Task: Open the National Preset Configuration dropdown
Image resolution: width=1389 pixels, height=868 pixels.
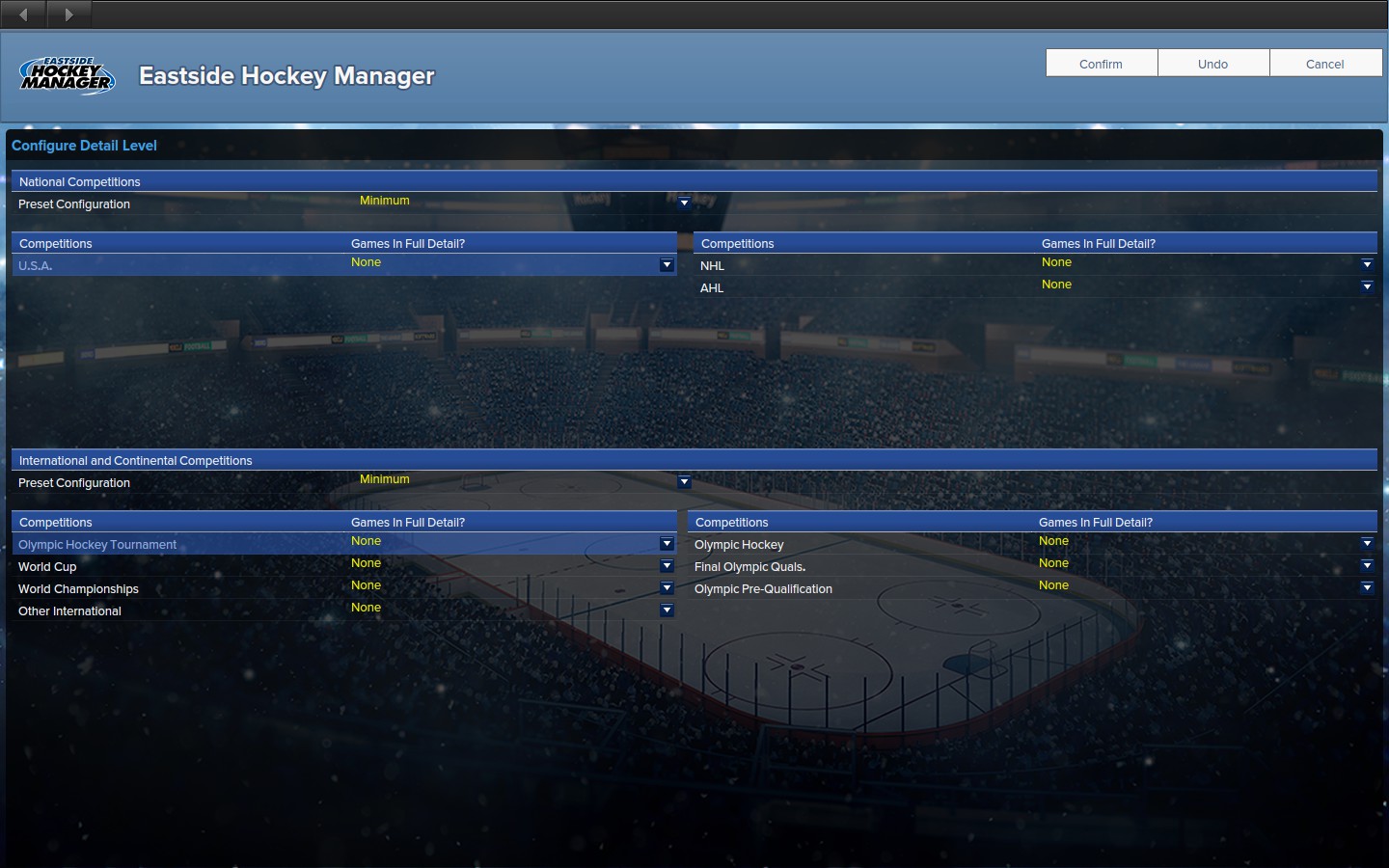Action: point(684,203)
